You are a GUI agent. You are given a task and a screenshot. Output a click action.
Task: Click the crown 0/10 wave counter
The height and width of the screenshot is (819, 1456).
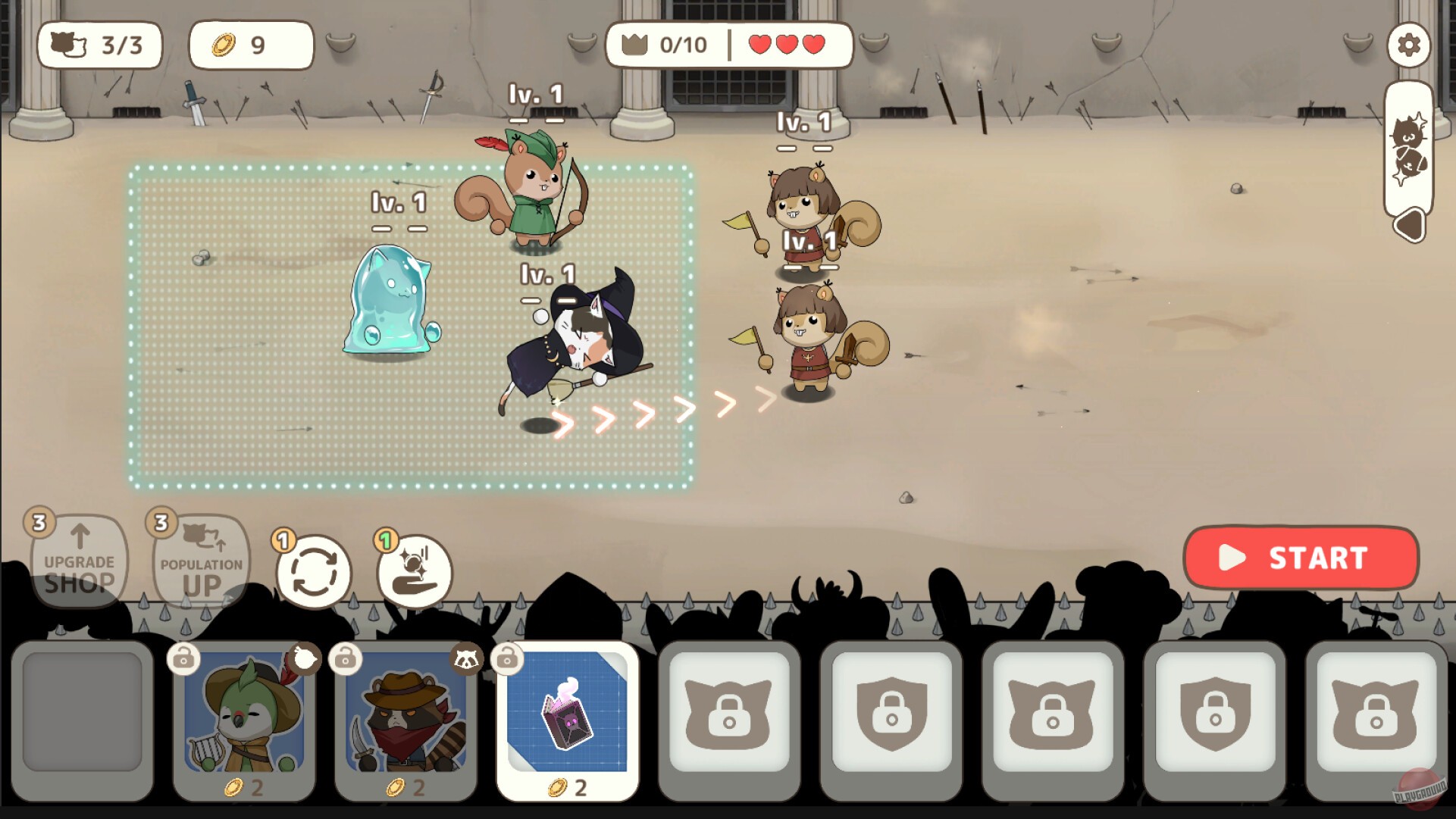point(667,45)
